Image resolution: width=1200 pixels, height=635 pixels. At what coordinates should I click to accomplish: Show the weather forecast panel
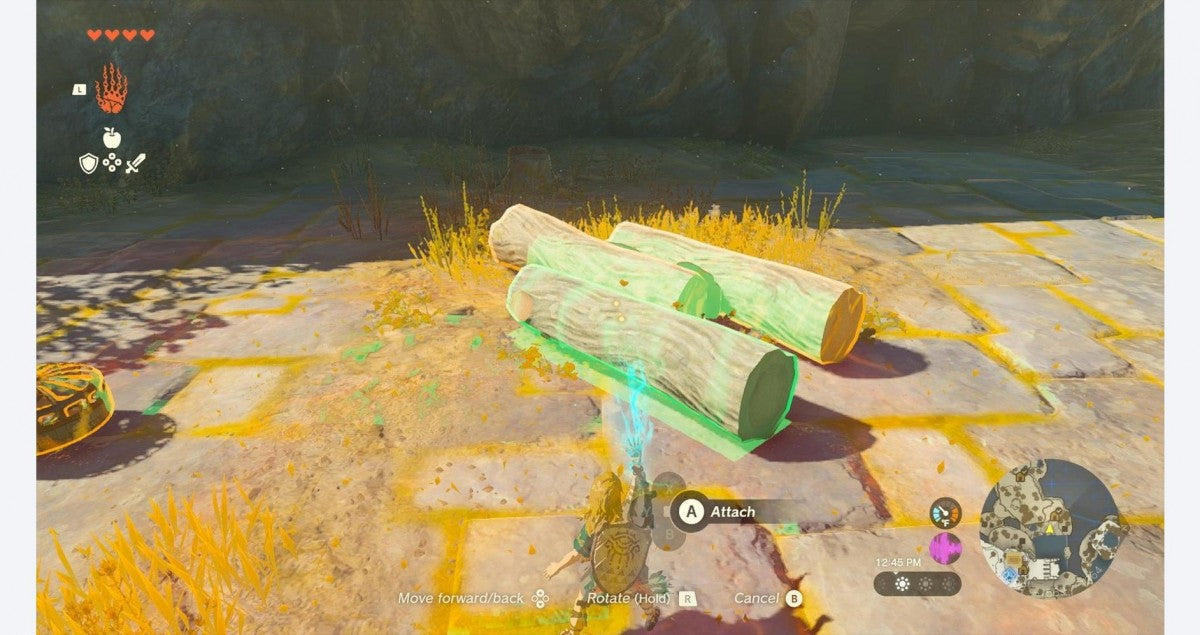917,583
